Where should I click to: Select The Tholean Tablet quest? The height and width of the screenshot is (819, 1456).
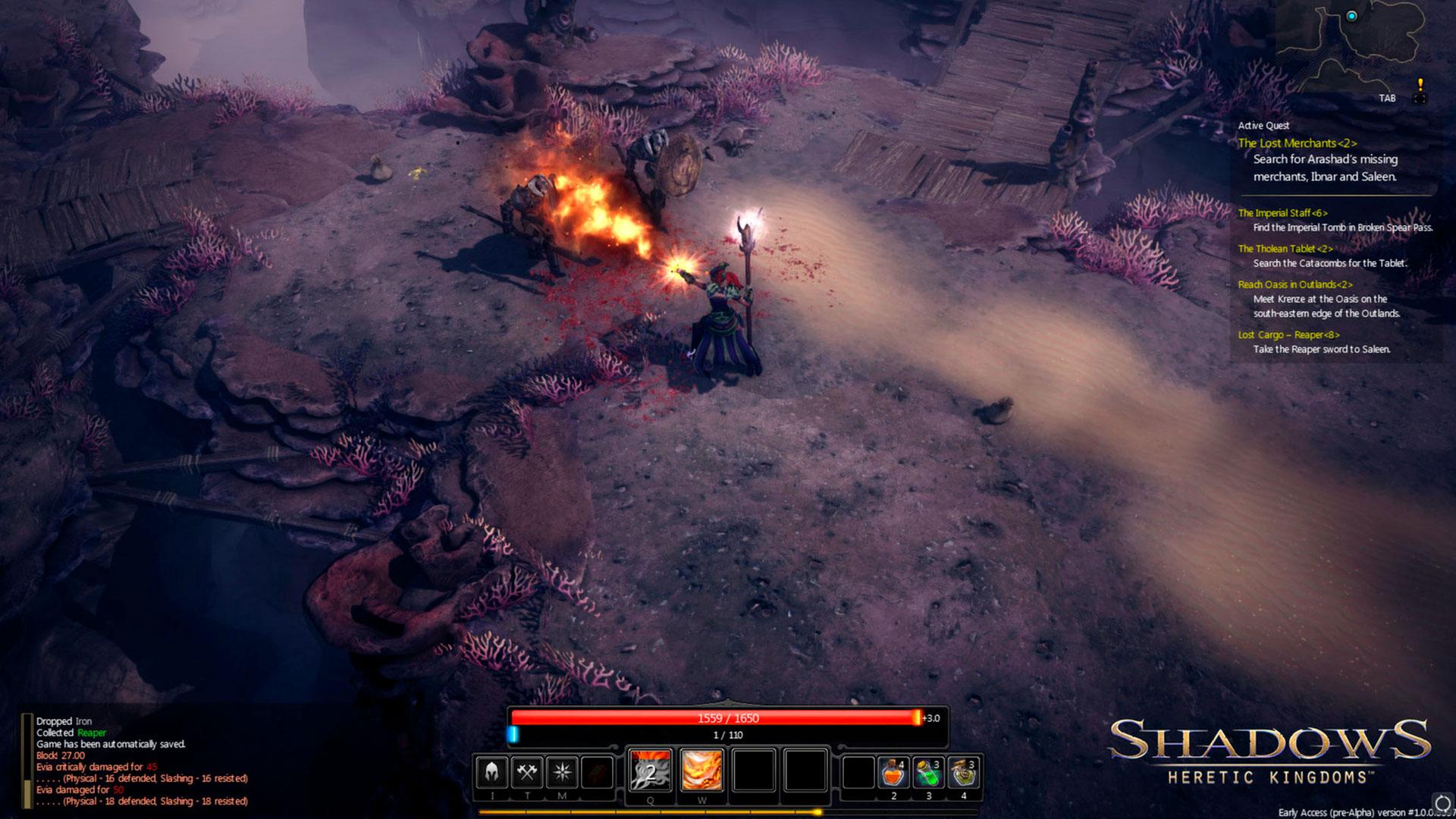pos(1285,249)
